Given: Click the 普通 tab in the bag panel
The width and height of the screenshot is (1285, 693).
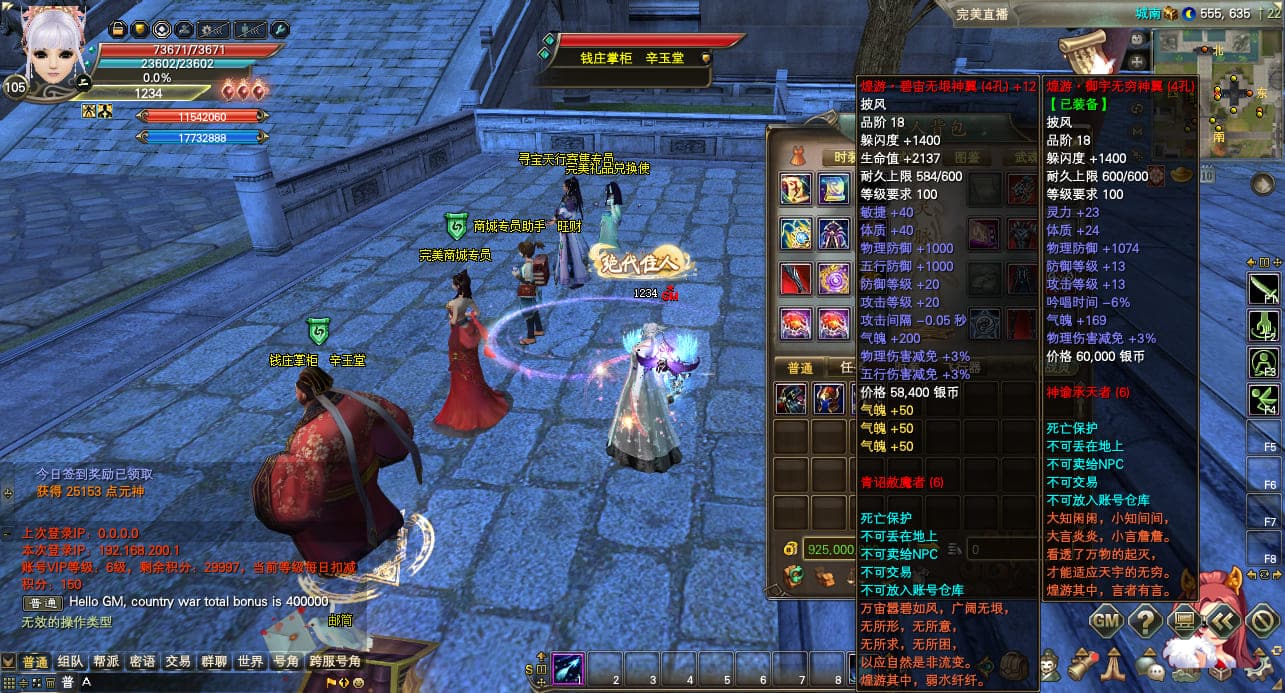Looking at the screenshot, I should pos(801,367).
